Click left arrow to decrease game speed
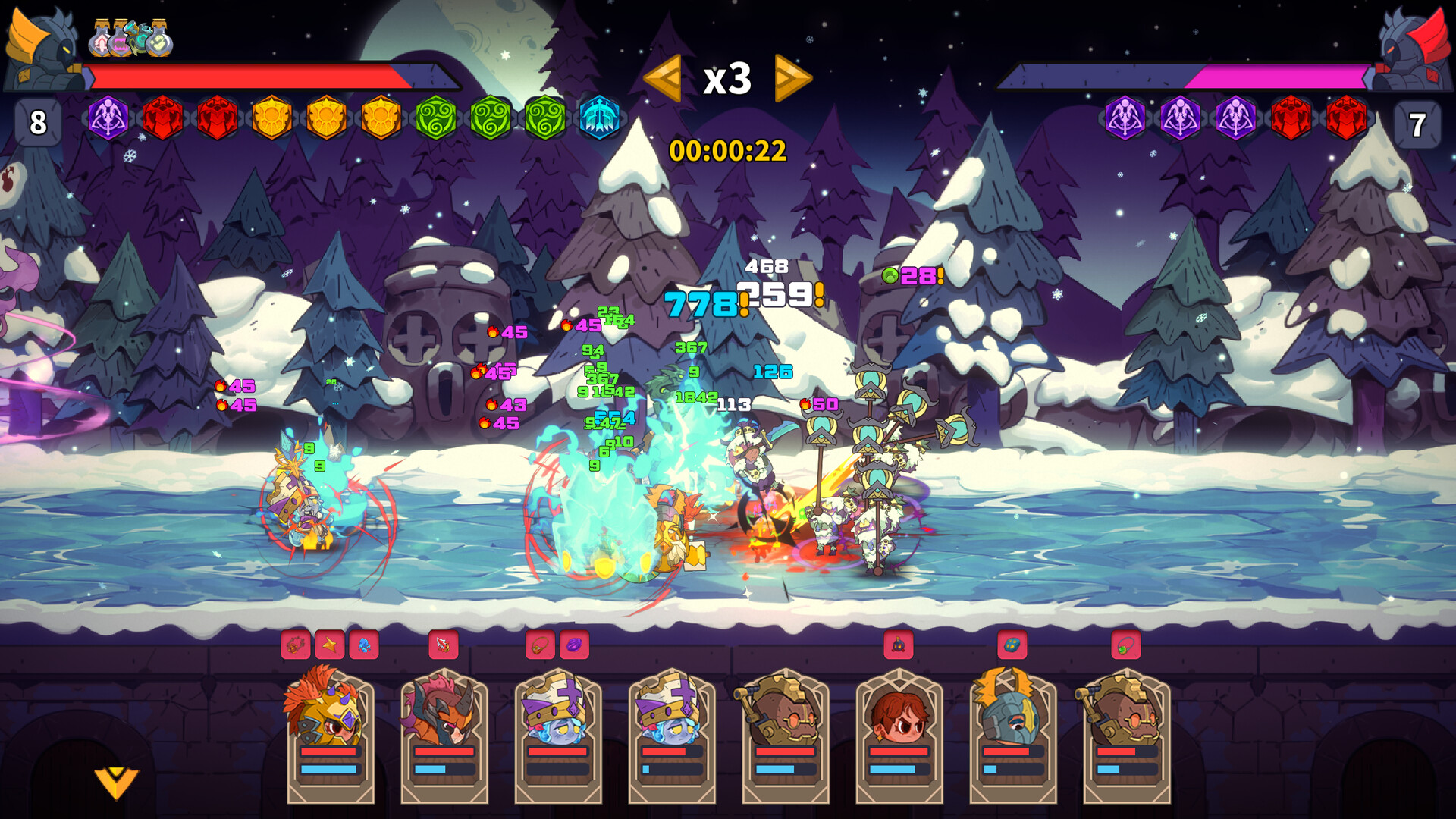 [x=663, y=78]
